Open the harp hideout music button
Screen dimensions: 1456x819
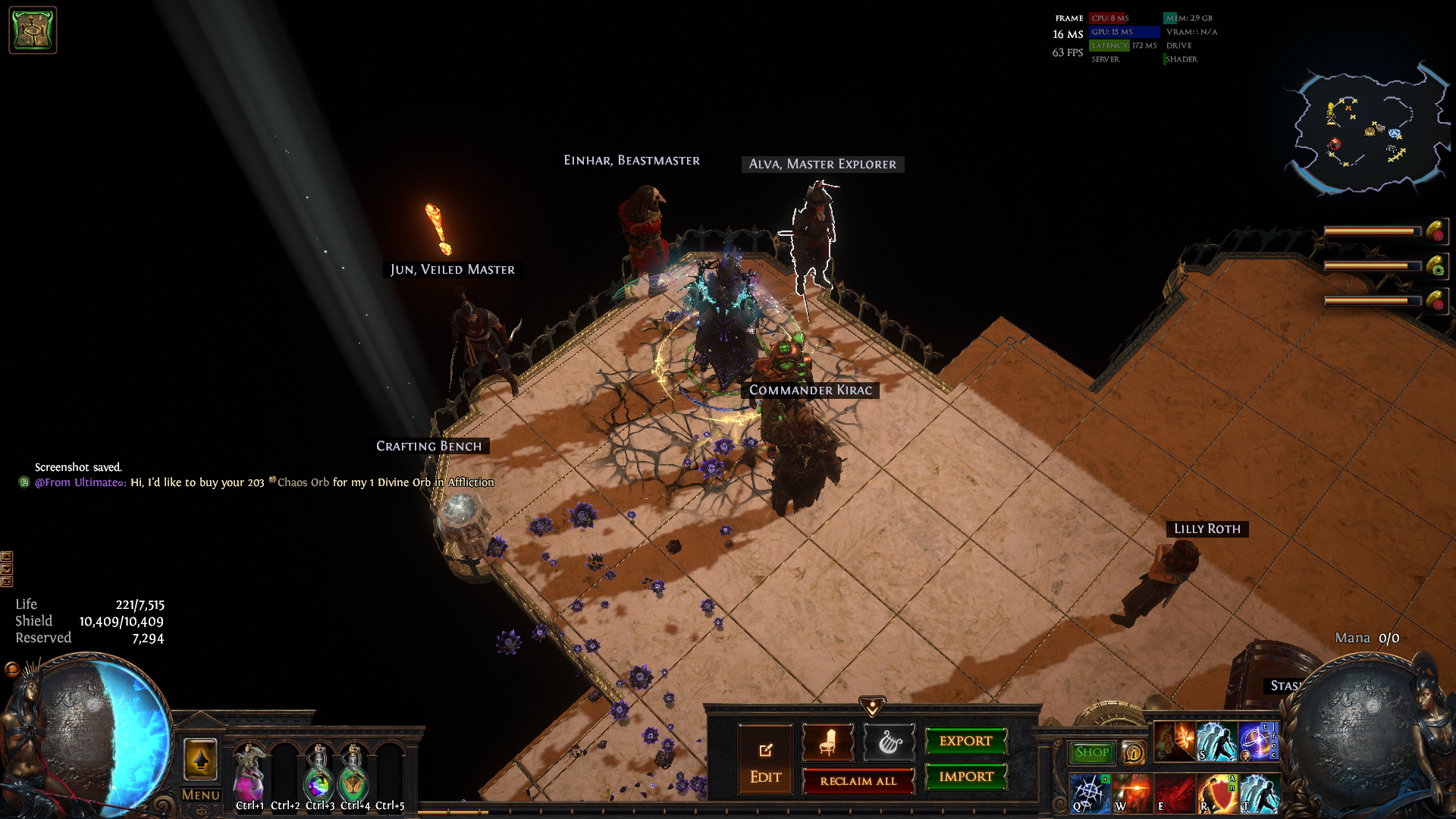[x=889, y=742]
